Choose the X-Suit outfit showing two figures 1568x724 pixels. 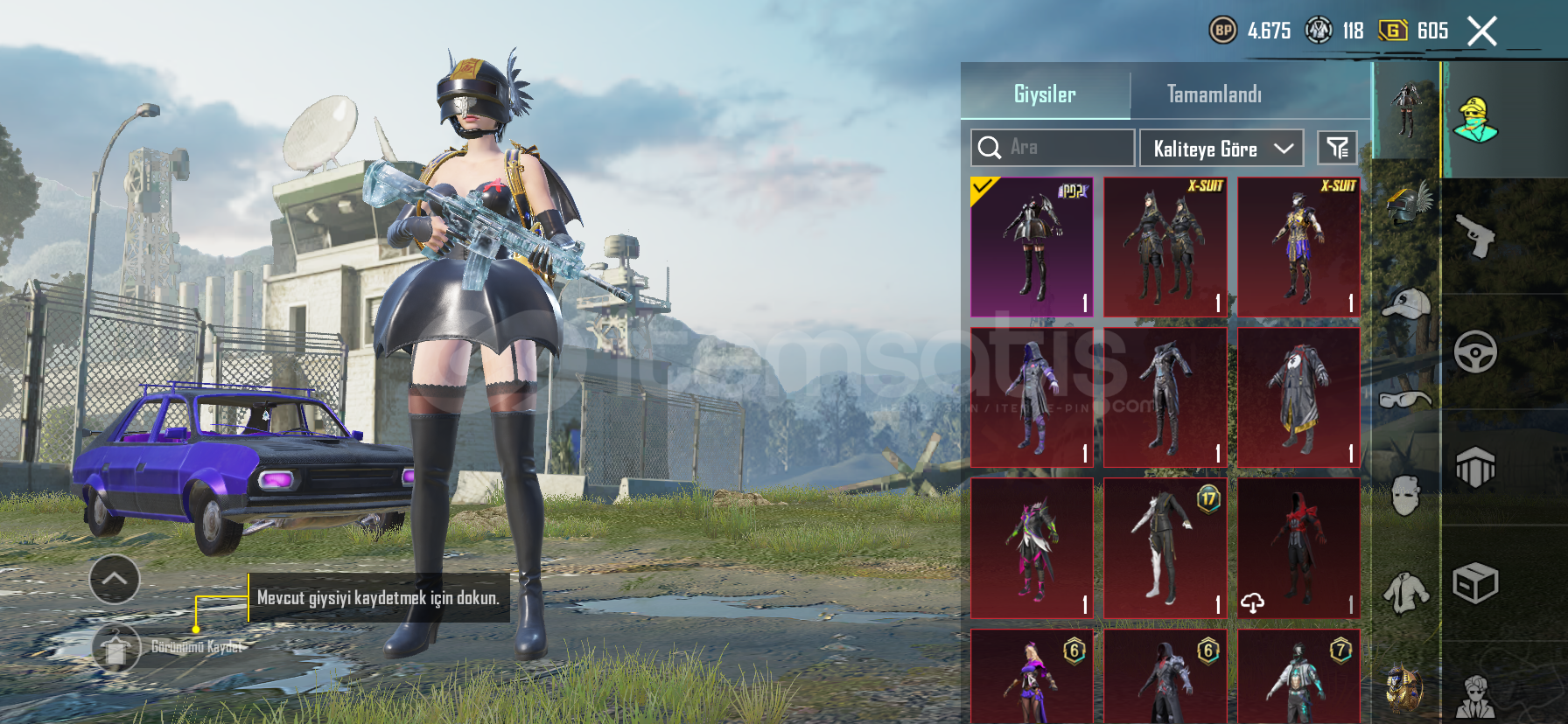pos(1165,247)
